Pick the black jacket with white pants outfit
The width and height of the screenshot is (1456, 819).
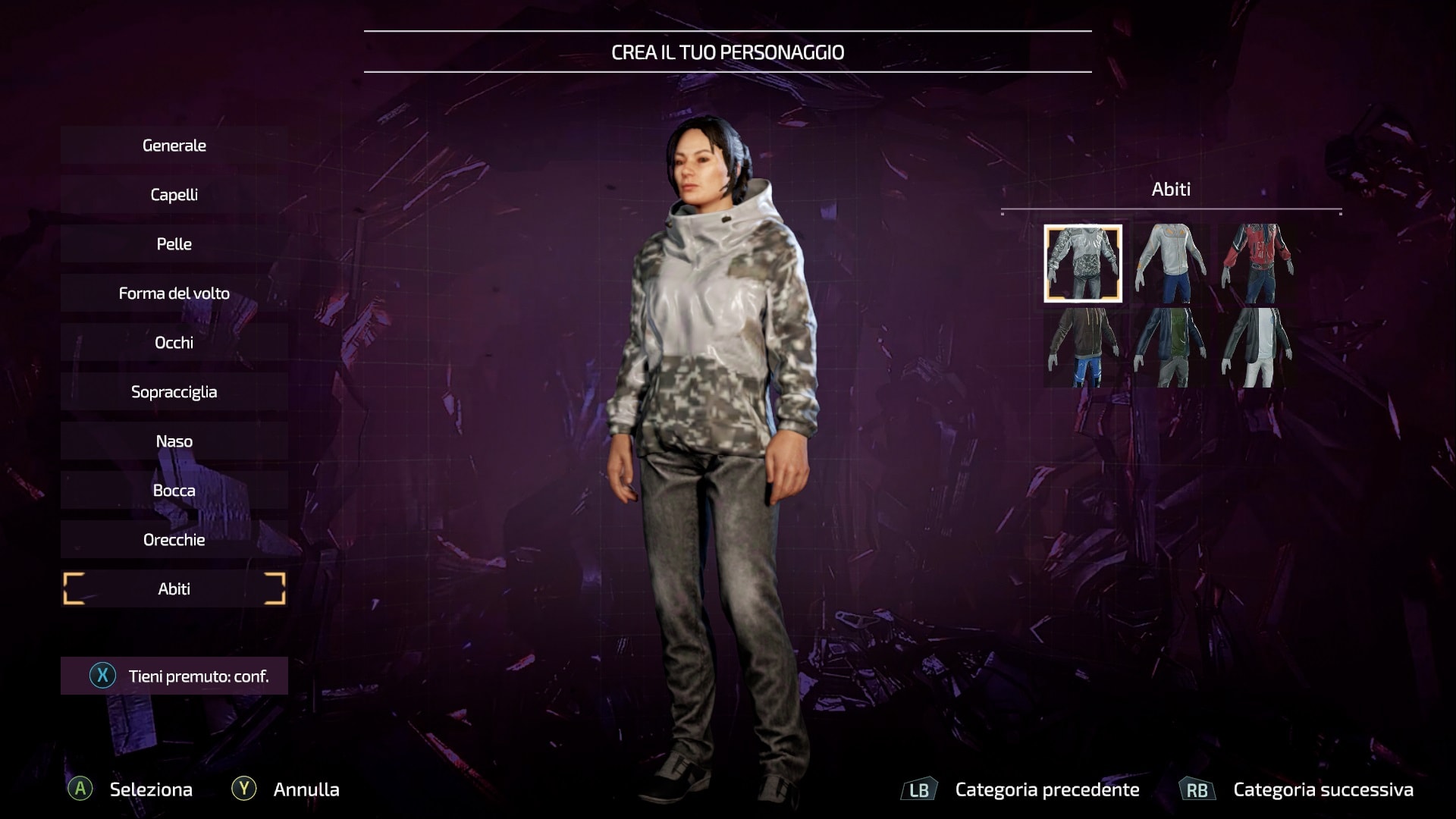click(1257, 347)
